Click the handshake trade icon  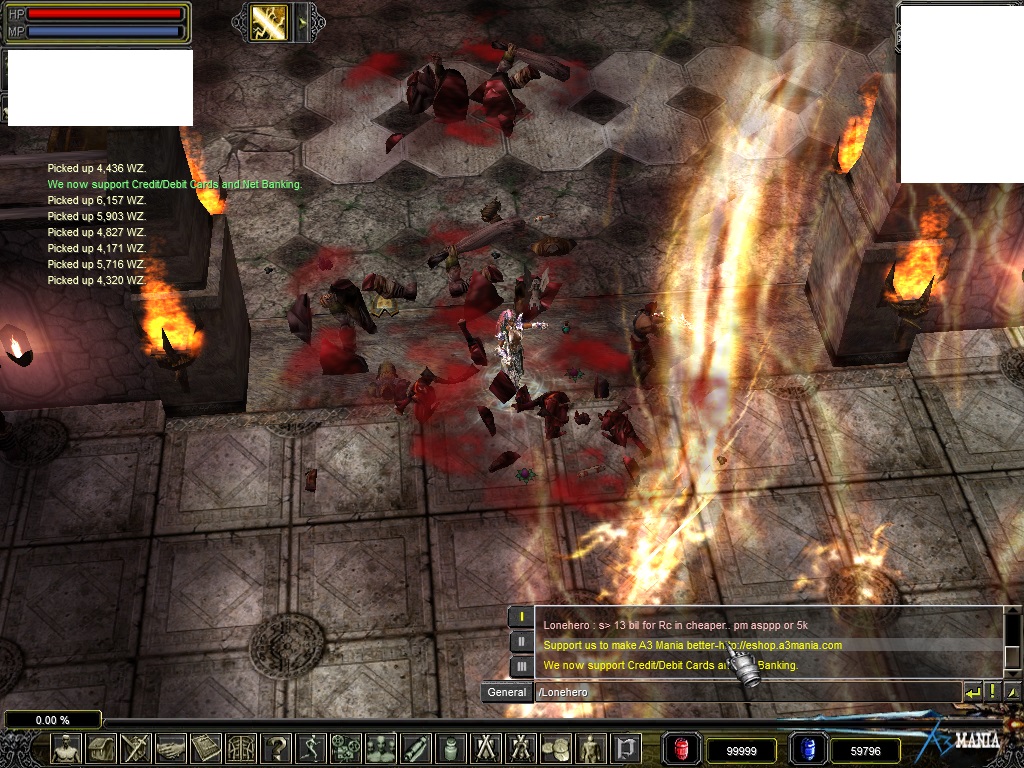[171, 748]
